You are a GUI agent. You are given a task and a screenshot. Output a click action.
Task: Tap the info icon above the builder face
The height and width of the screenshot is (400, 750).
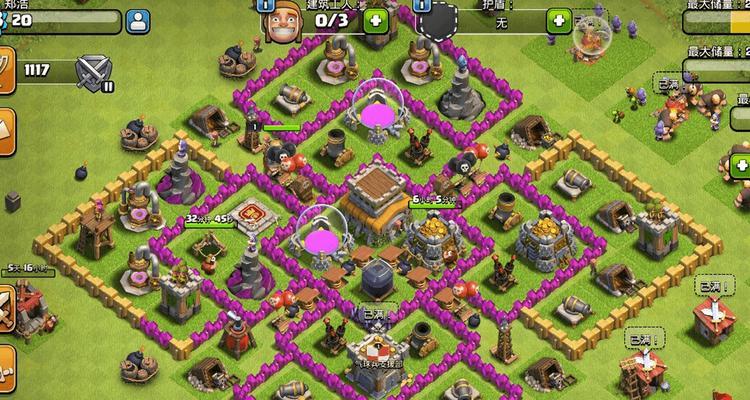(x=267, y=4)
